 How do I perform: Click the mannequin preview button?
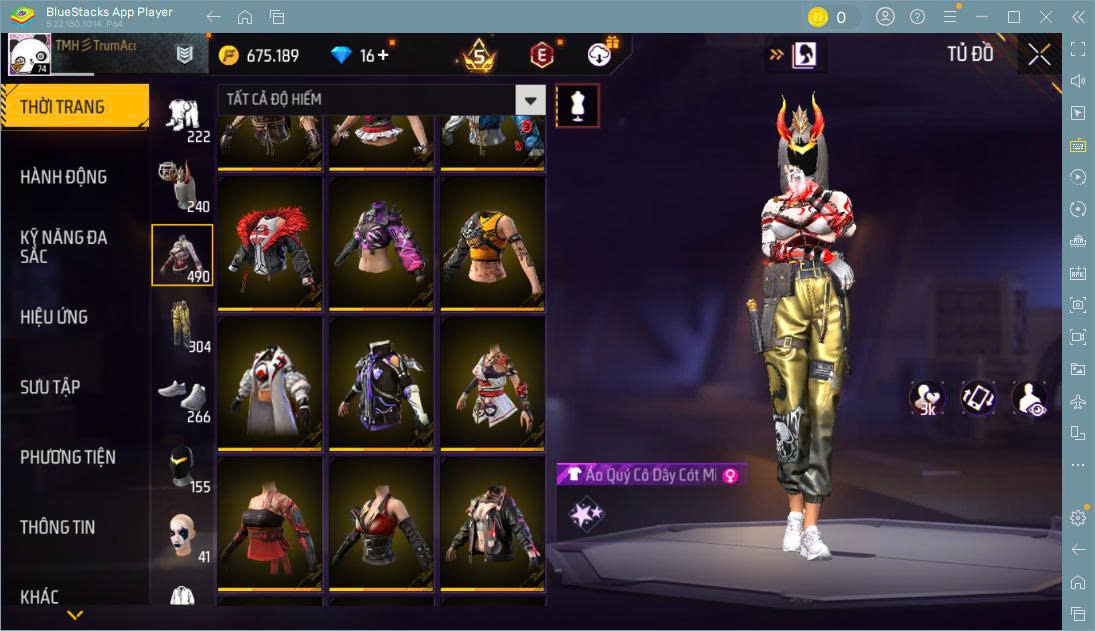577,104
